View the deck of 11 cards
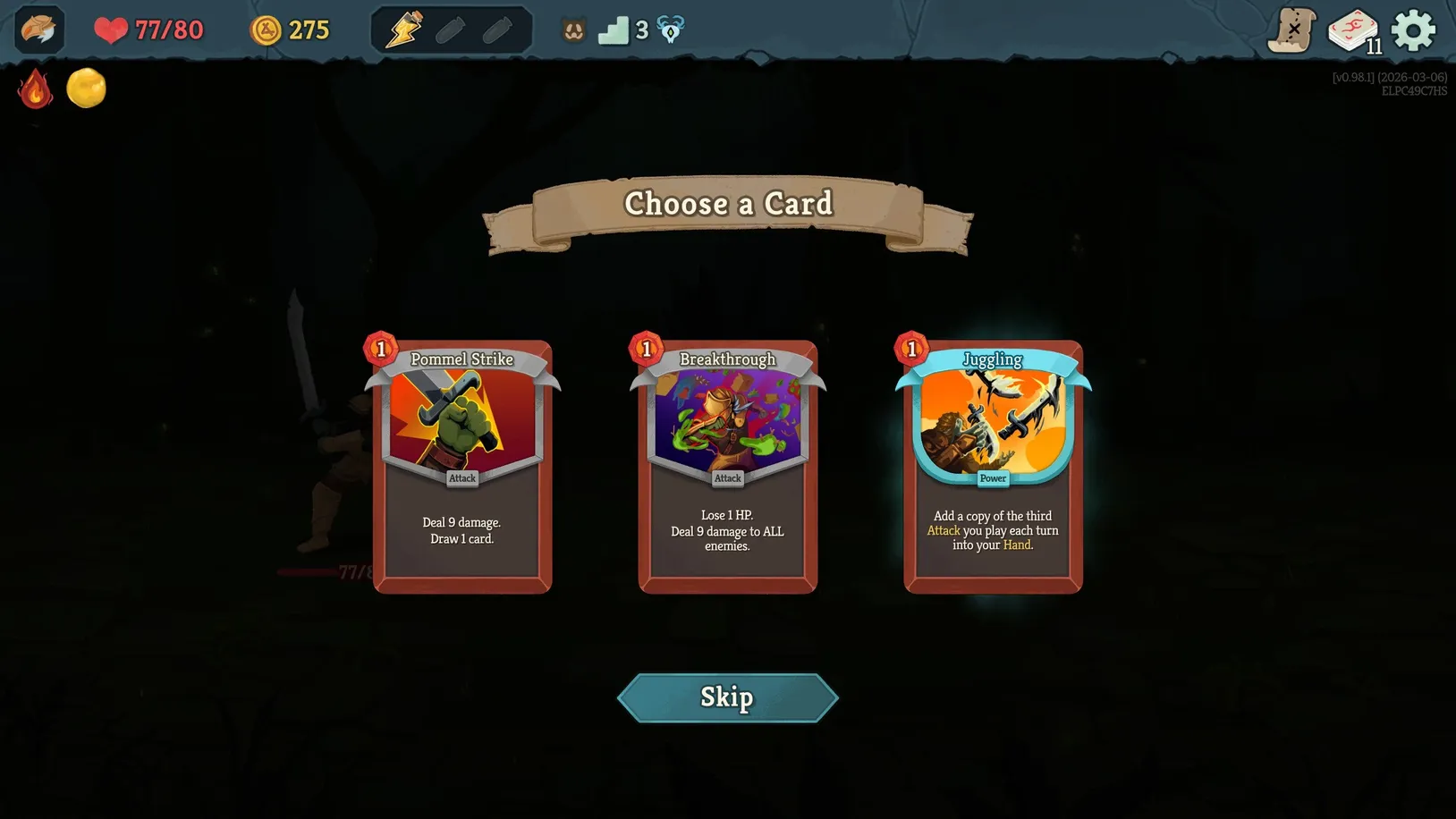 click(x=1352, y=29)
